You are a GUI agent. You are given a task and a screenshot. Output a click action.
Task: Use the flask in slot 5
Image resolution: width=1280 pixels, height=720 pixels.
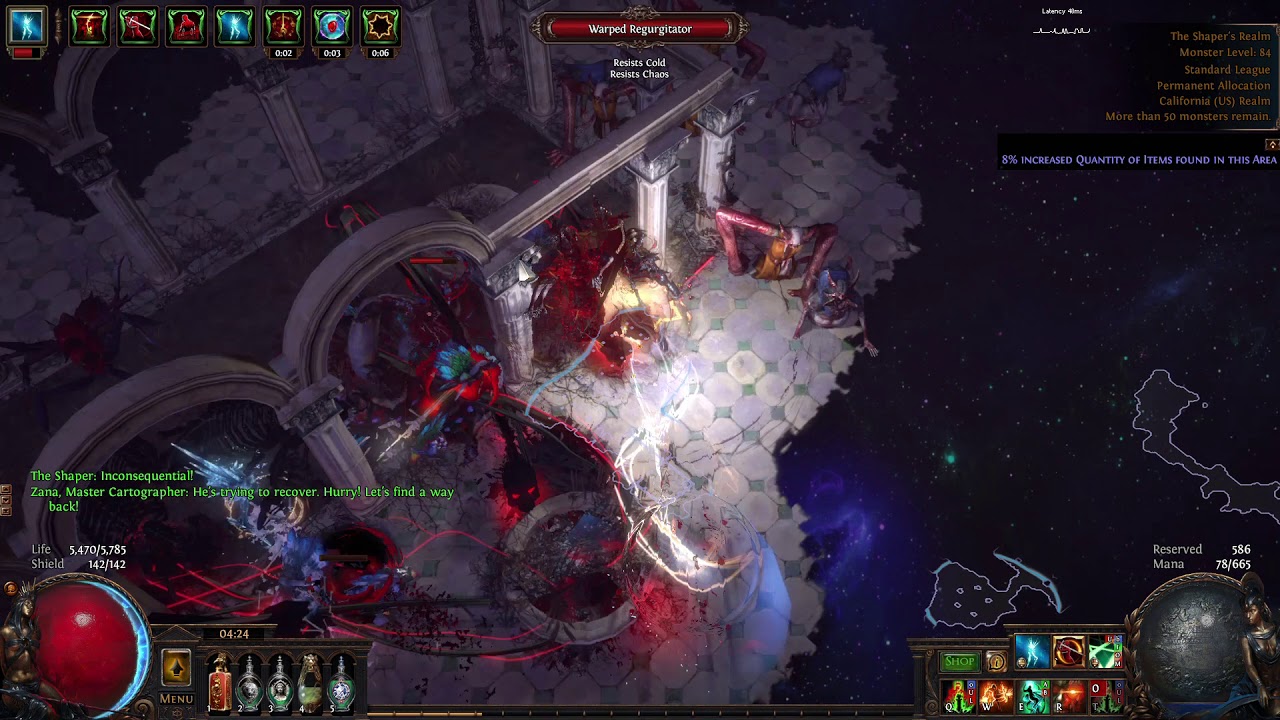point(342,684)
